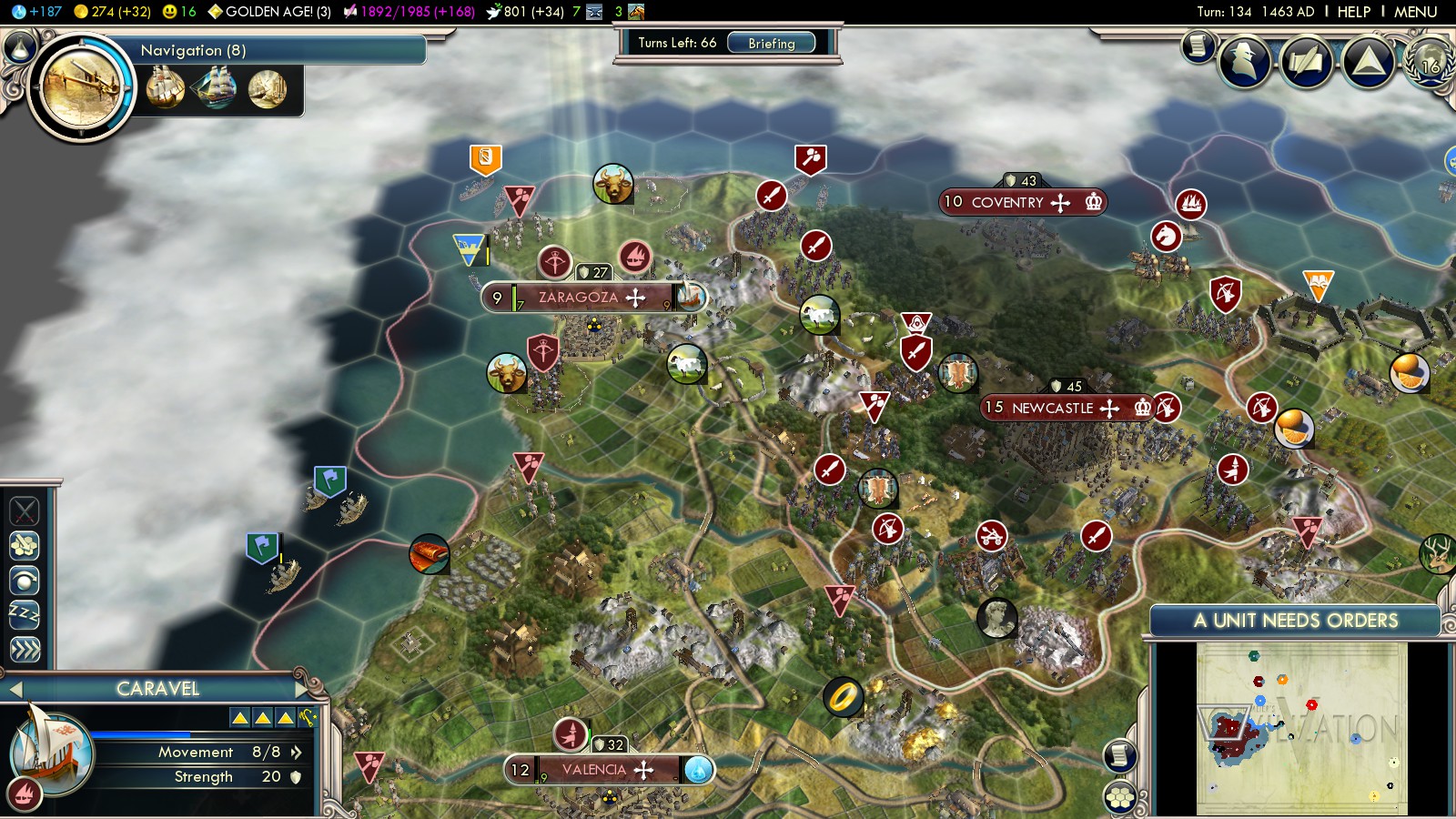Open the Newcastle city banner
This screenshot has width=1456, height=819.
1052,408
